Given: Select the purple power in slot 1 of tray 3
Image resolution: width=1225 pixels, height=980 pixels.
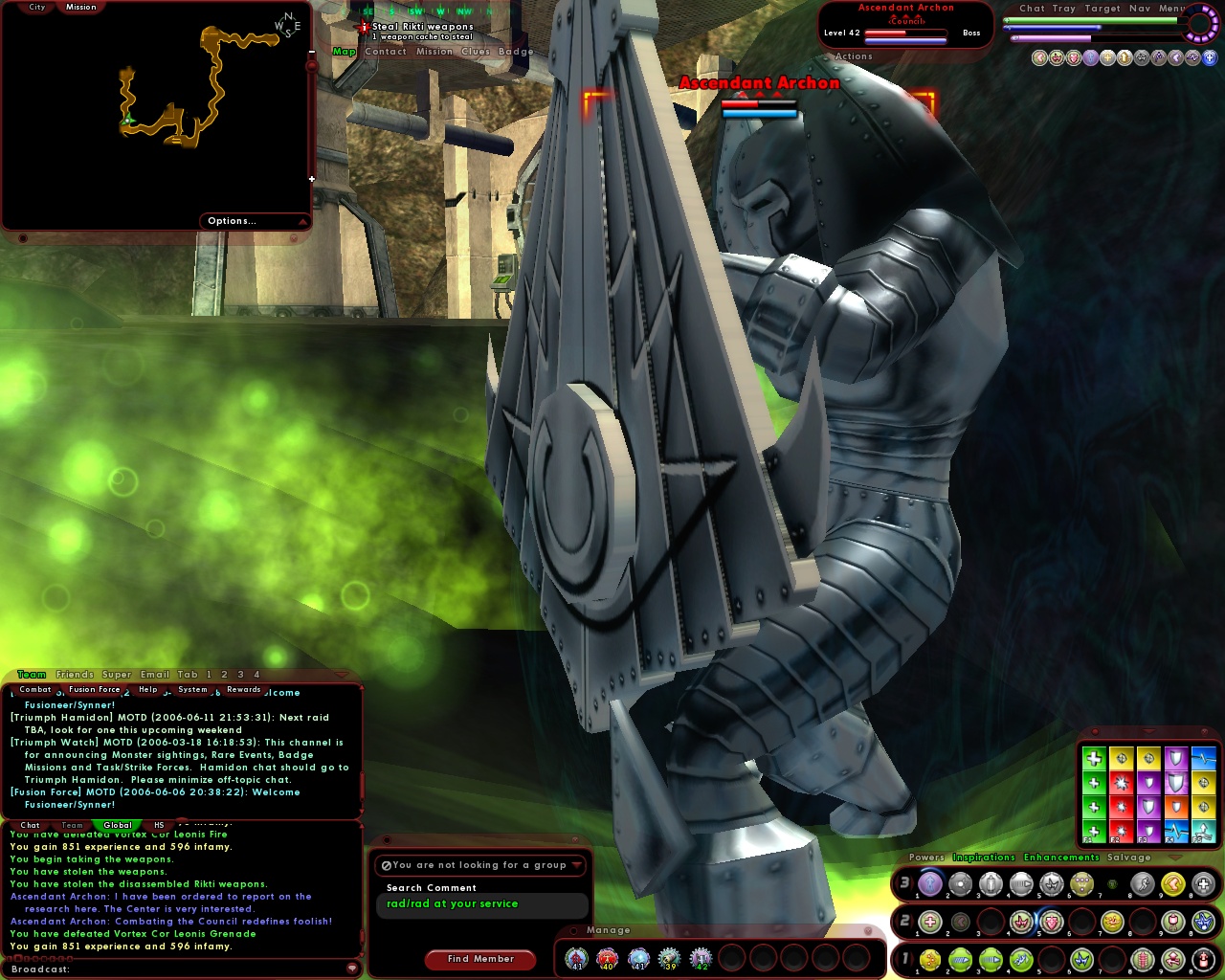Looking at the screenshot, I should click(930, 883).
